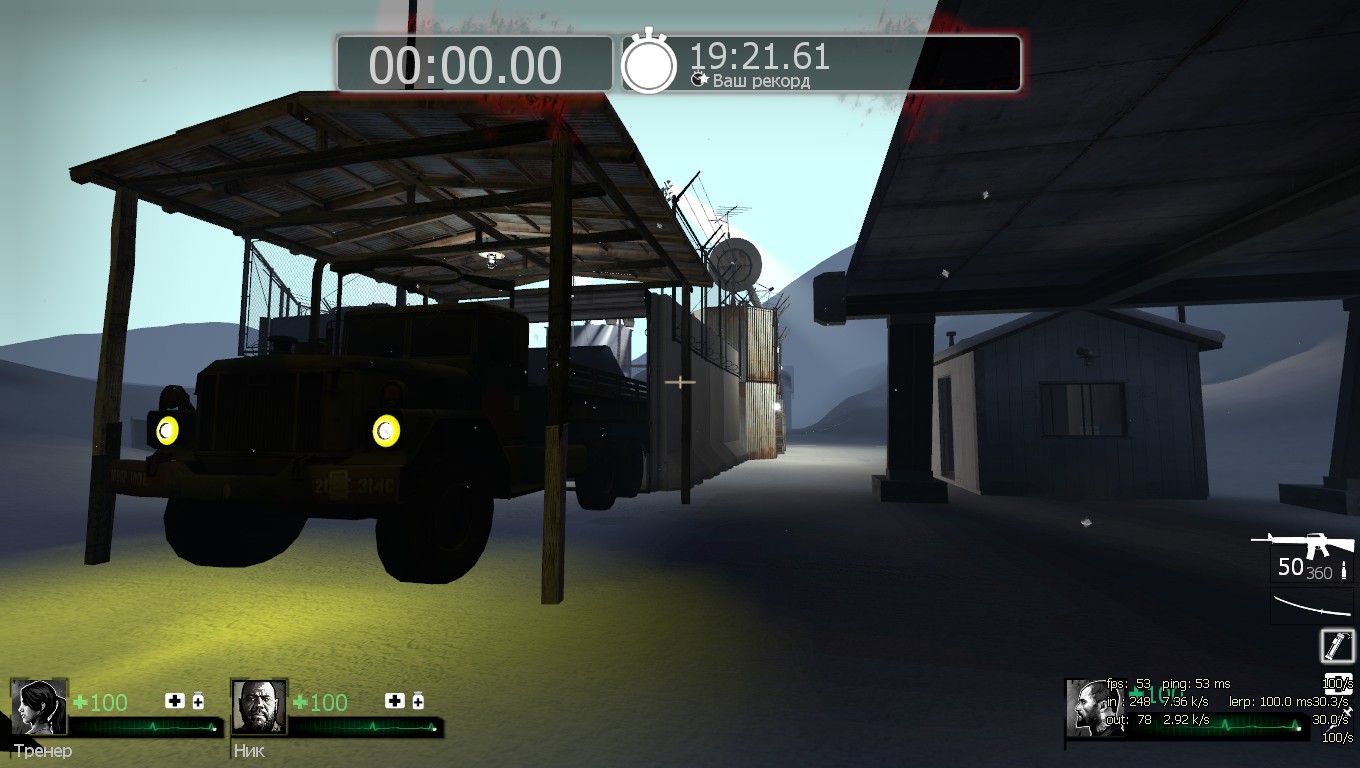
Task: Click Ник's first aid kit icon
Action: 395,701
